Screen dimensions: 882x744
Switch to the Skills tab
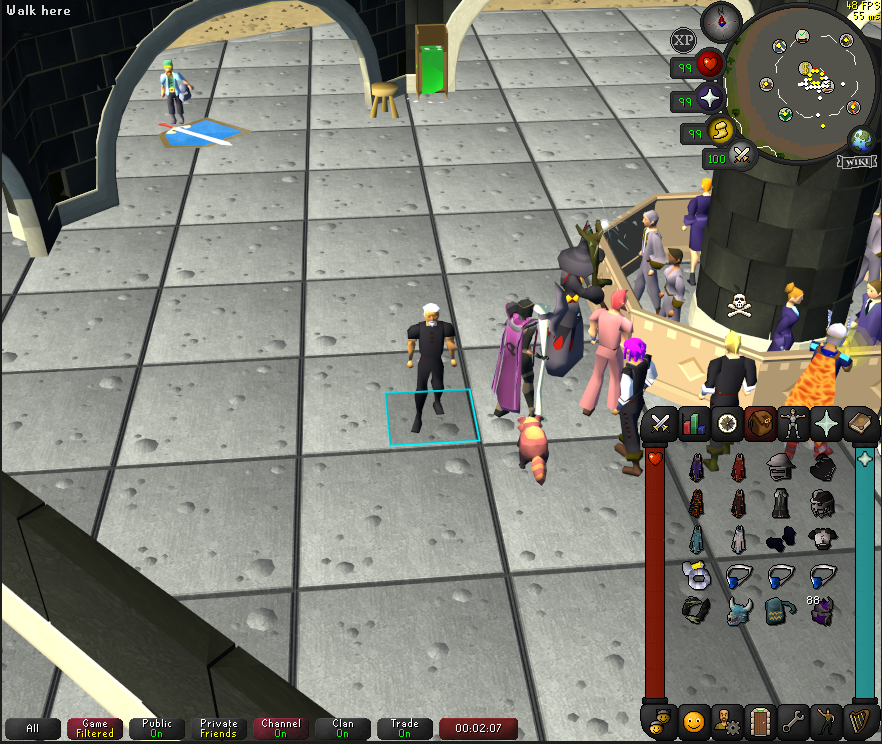click(693, 423)
